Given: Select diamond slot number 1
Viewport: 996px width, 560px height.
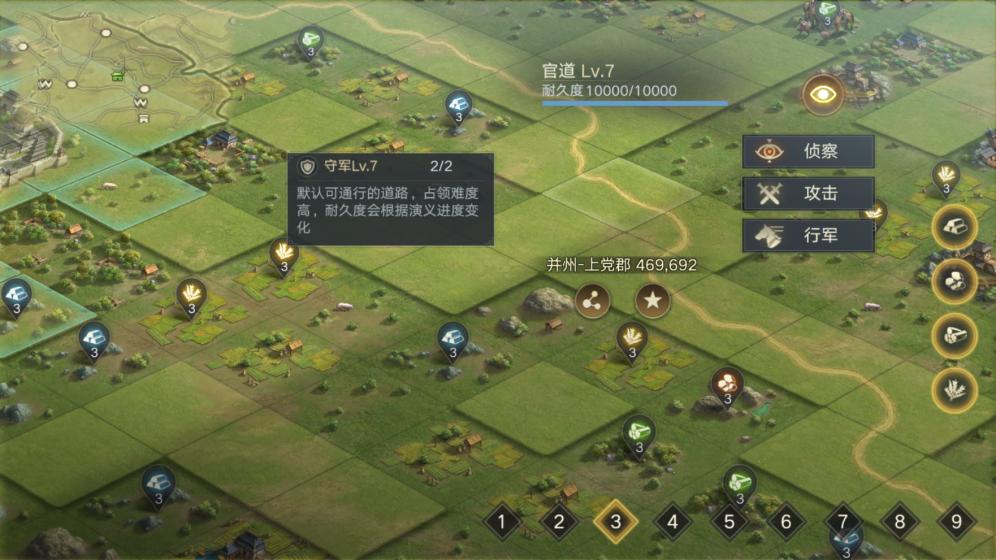Looking at the screenshot, I should 502,521.
